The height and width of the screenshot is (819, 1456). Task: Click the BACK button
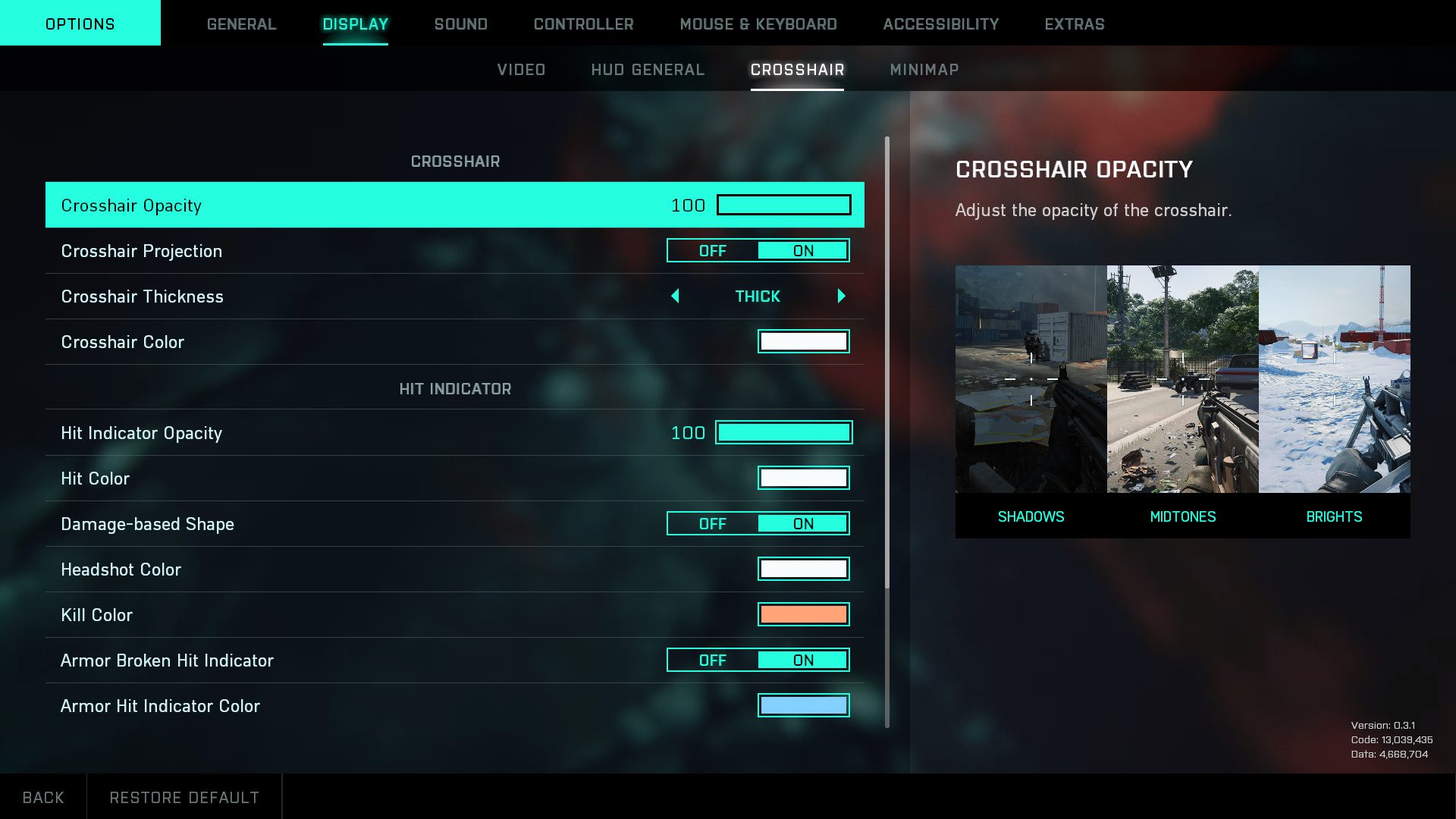[43, 797]
